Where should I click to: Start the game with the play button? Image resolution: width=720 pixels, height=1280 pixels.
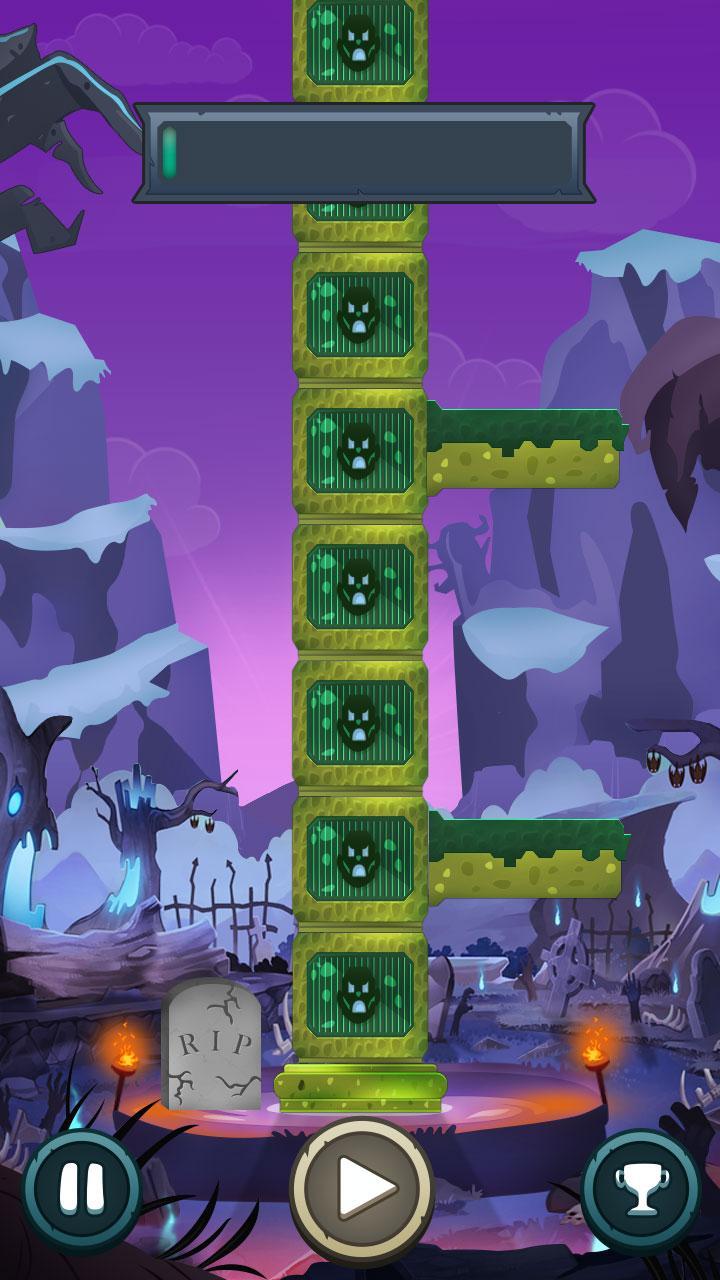coord(361,1187)
